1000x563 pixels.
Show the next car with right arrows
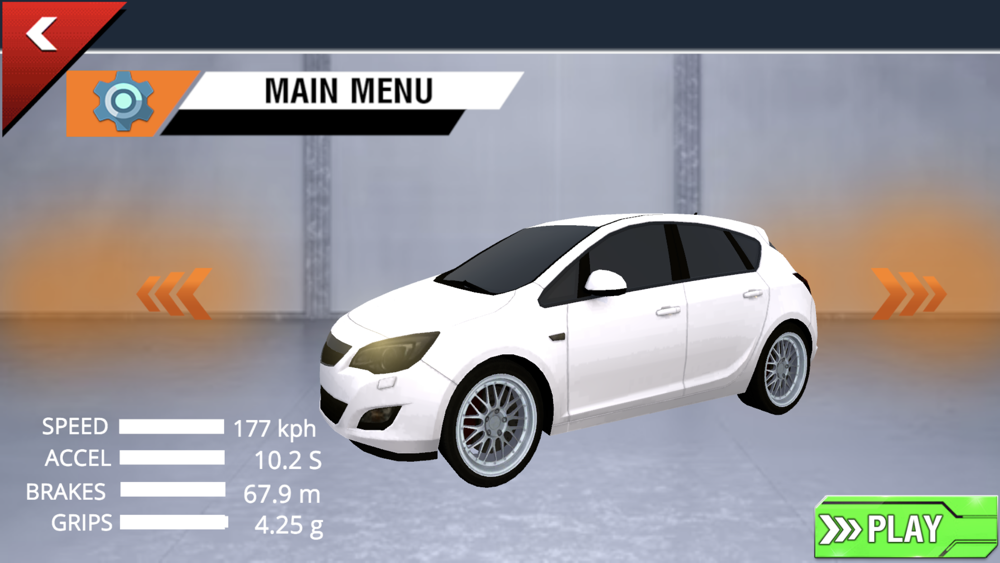pos(908,293)
